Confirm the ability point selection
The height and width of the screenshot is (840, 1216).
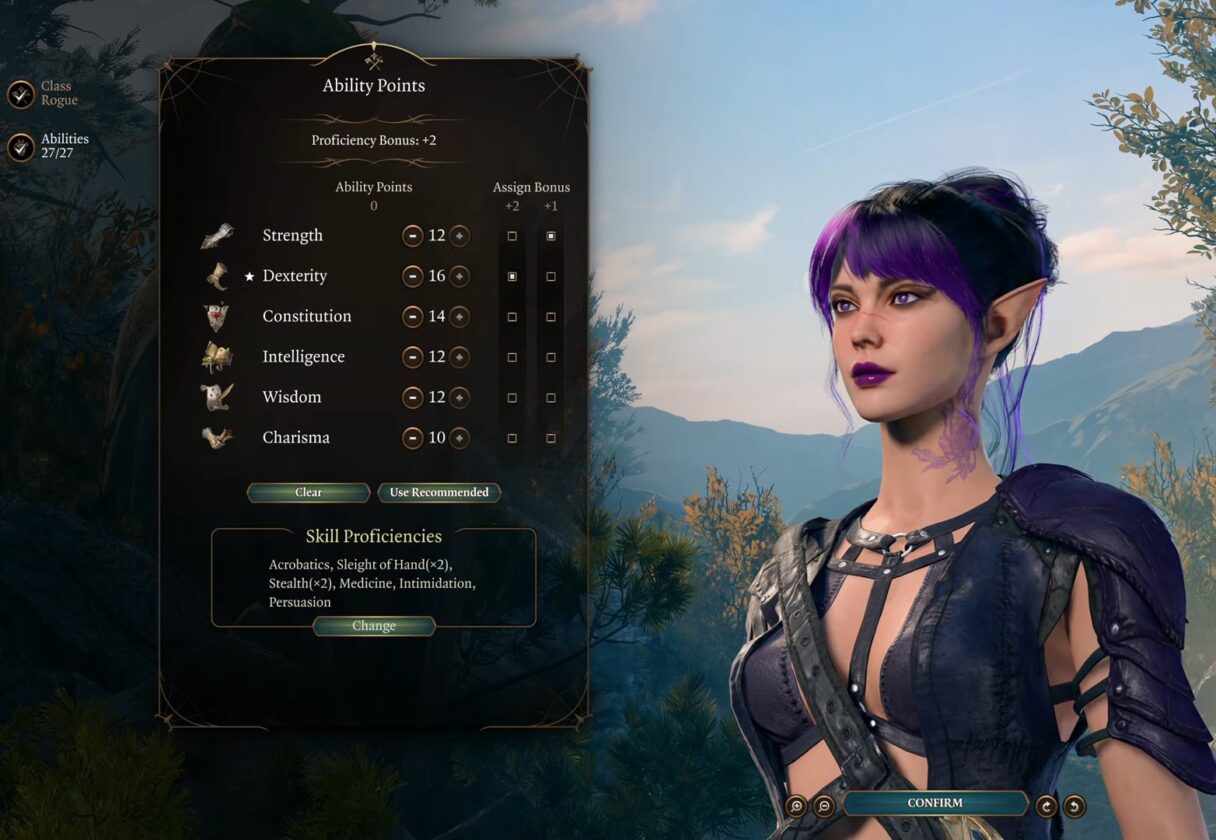[935, 803]
